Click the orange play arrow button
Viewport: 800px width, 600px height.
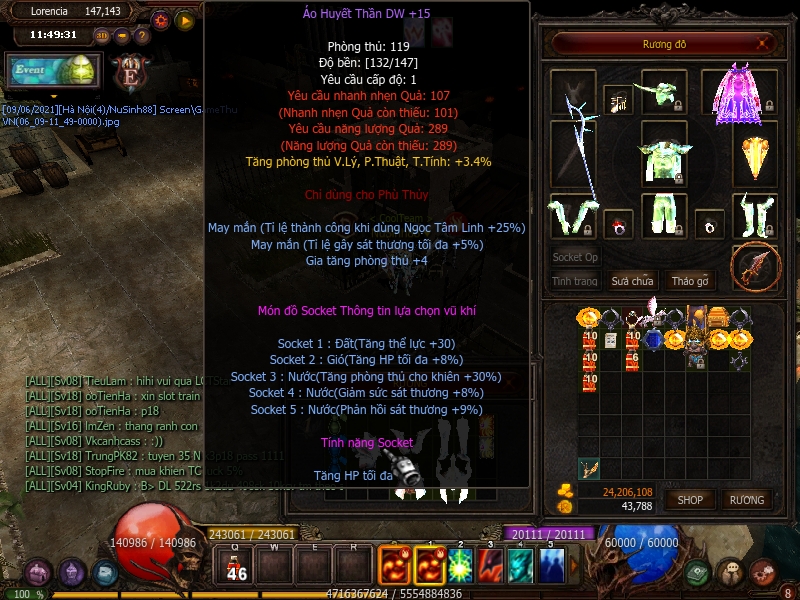pos(185,20)
